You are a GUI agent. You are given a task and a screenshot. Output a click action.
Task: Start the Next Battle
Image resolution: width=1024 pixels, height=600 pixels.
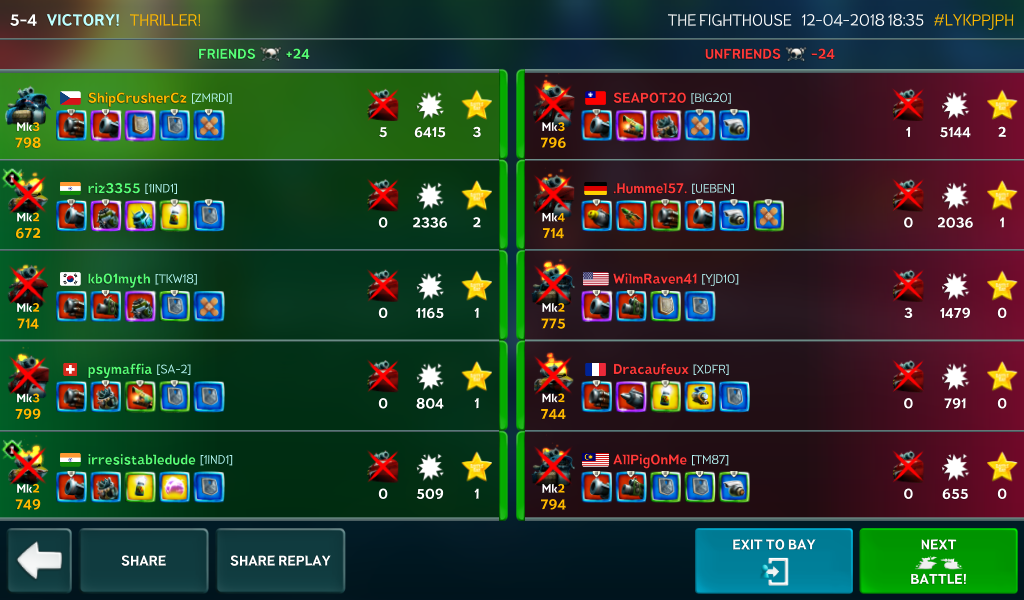click(x=938, y=560)
